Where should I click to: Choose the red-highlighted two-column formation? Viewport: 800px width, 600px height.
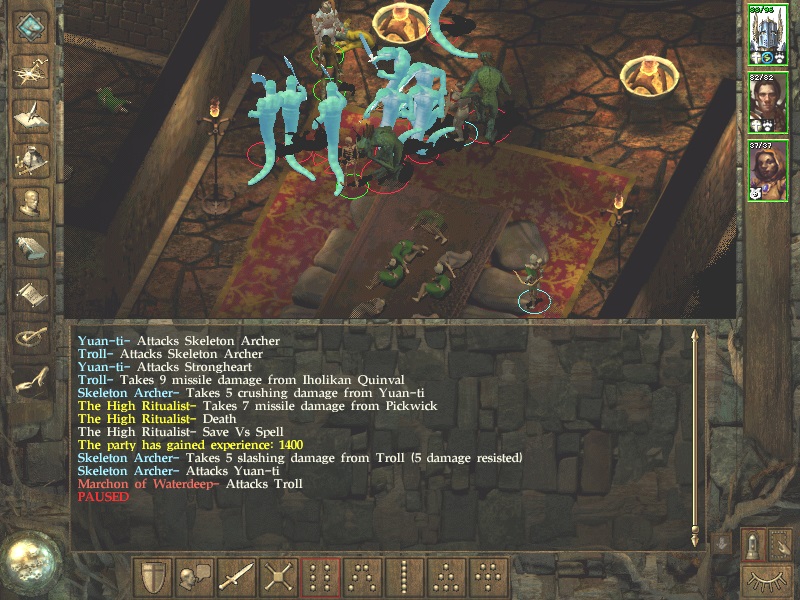tap(320, 577)
